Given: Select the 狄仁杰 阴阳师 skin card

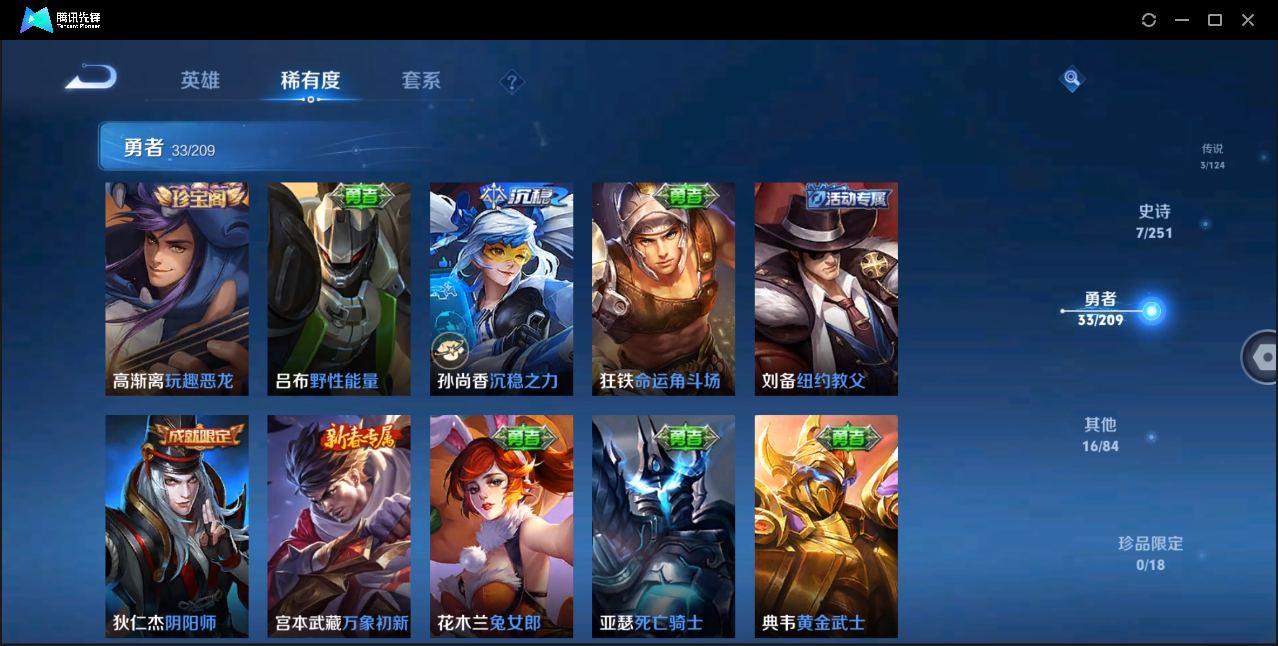Looking at the screenshot, I should [177, 526].
